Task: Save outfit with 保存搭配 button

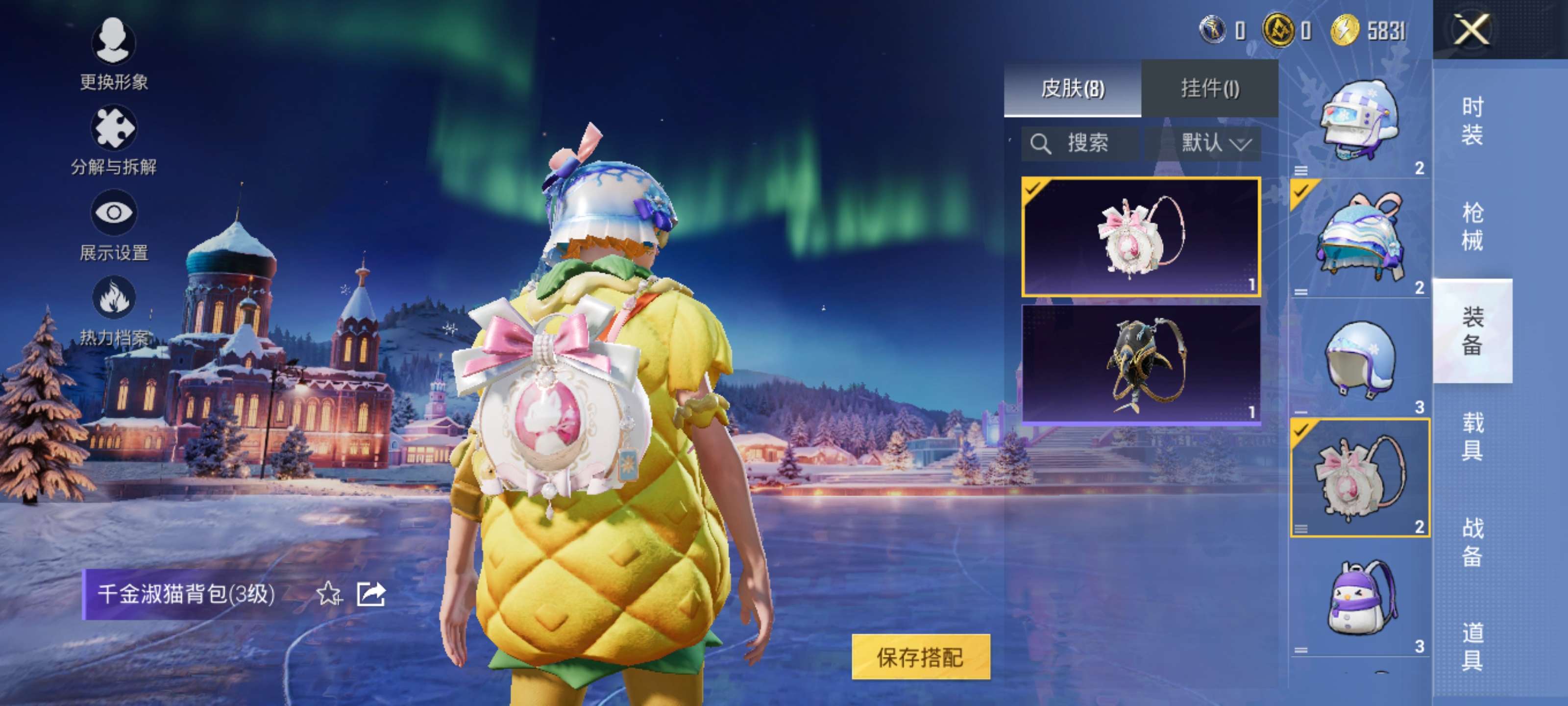Action: pos(920,656)
